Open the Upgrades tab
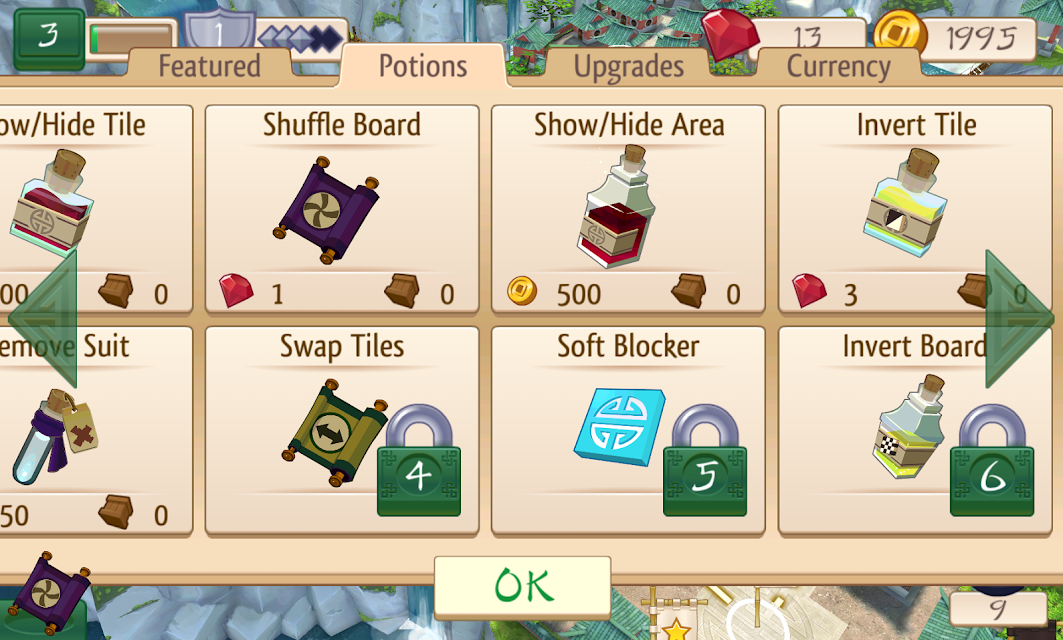Screen dimensions: 1063x640 click(x=628, y=67)
